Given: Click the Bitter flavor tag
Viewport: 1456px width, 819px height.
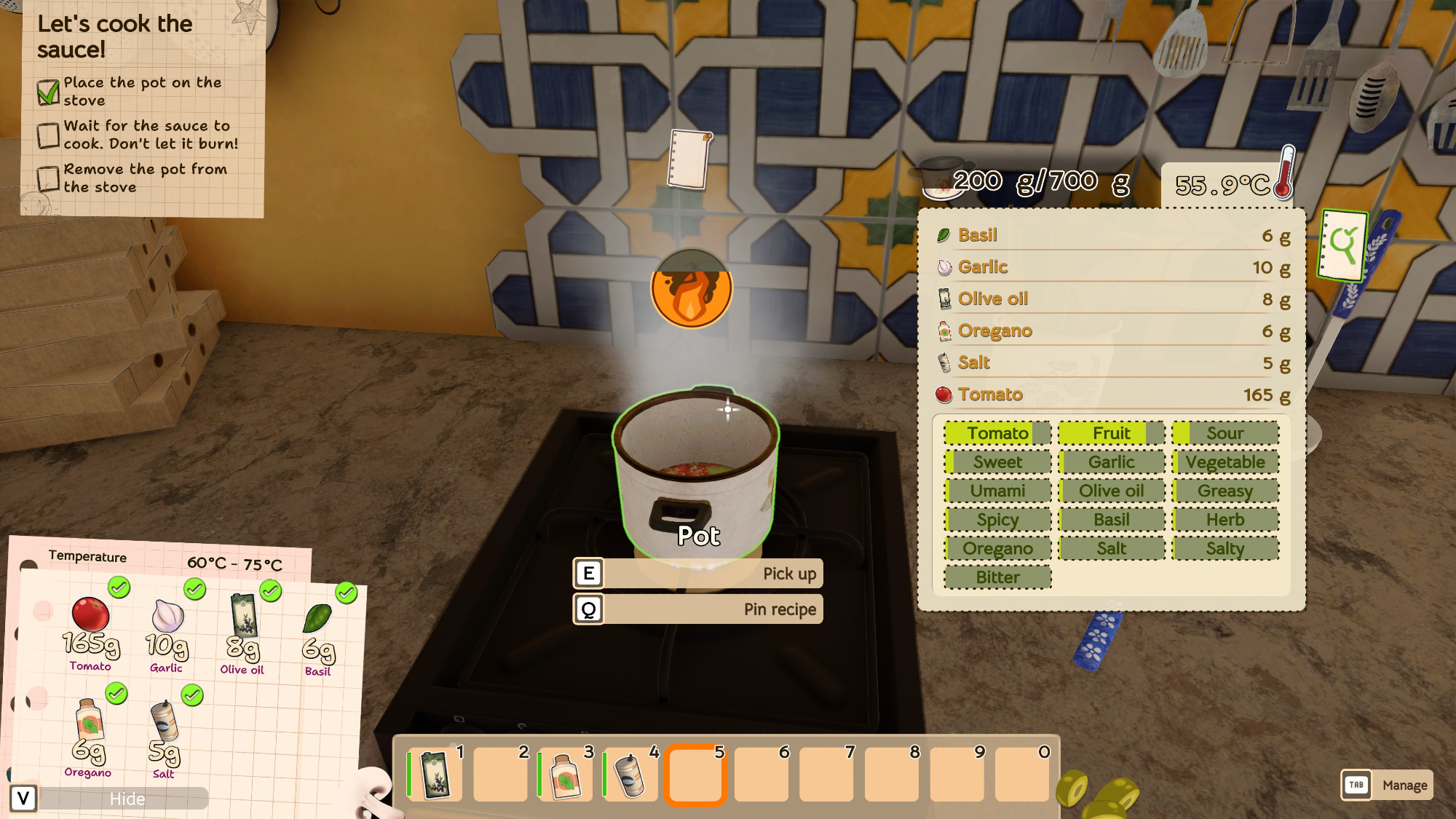Looking at the screenshot, I should [997, 577].
